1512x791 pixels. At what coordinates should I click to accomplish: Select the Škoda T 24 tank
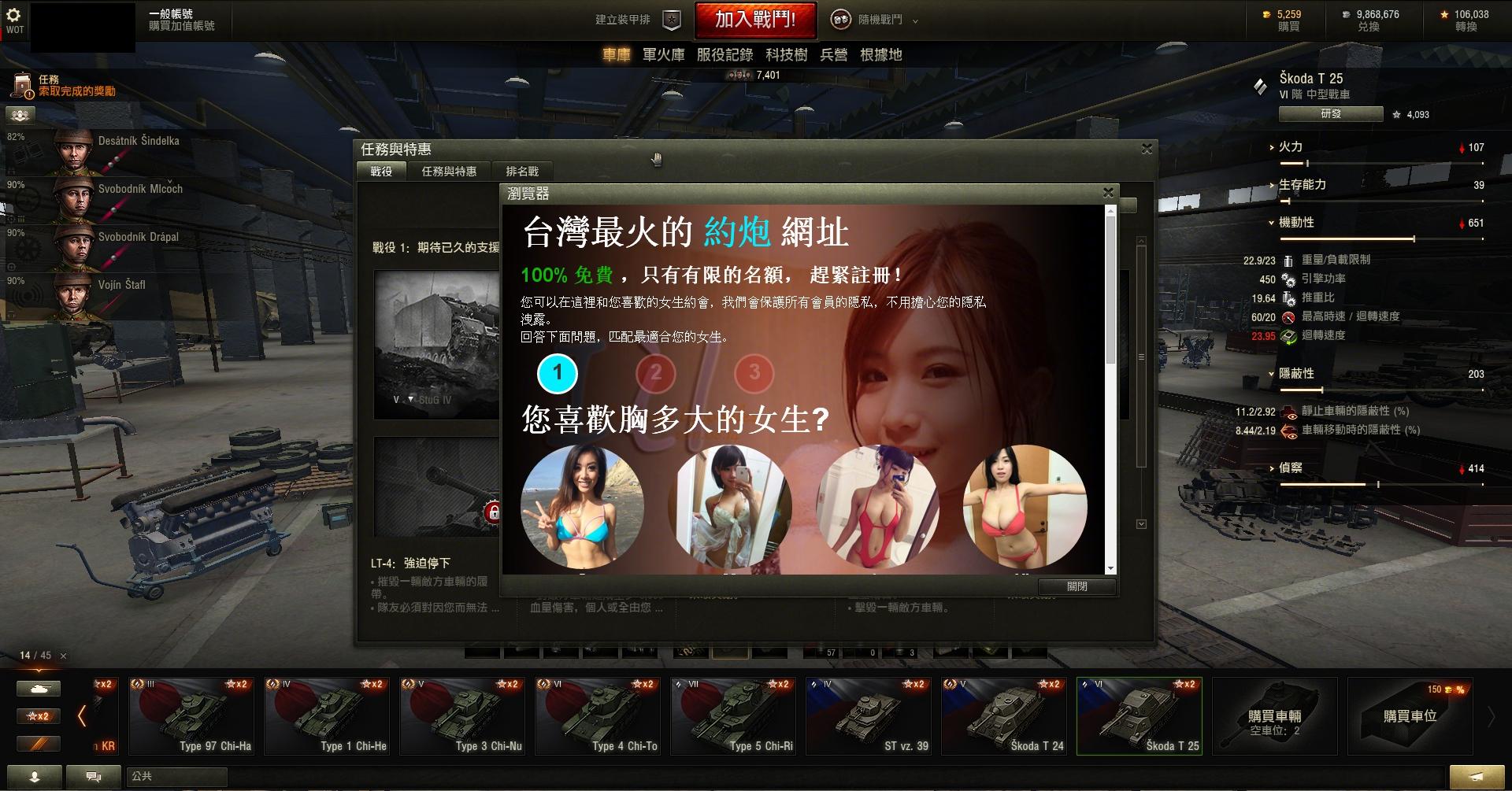(x=1004, y=715)
